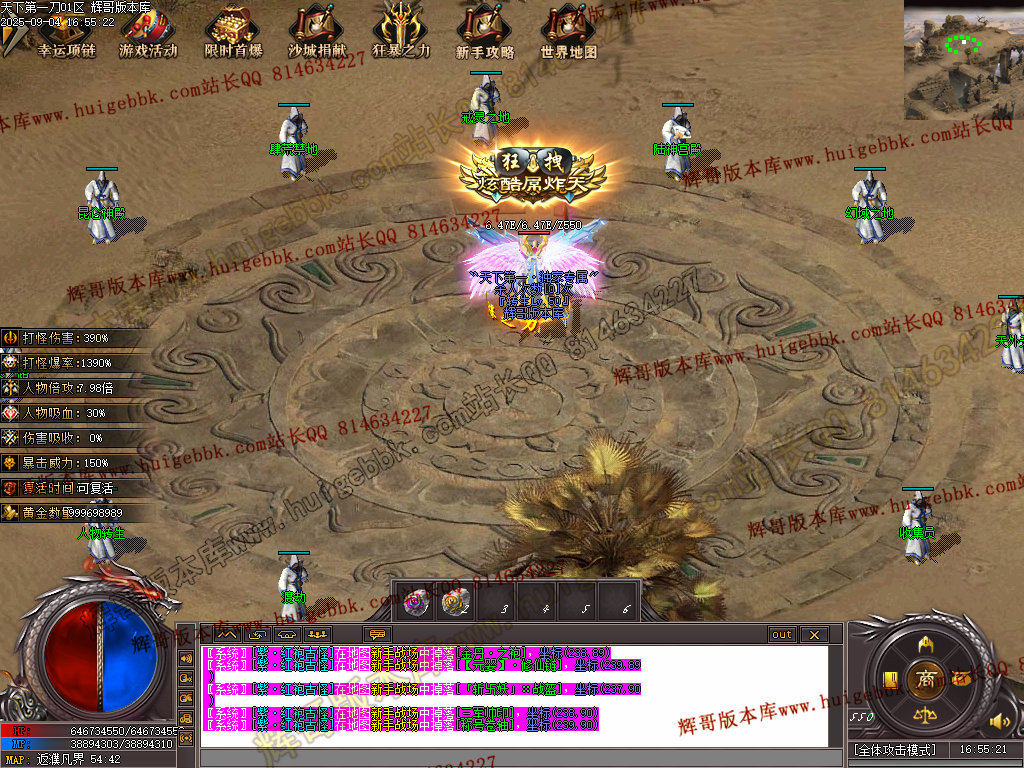This screenshot has width=1024, height=768.
Task: Click the minimap in the corner
Action: 963,60
